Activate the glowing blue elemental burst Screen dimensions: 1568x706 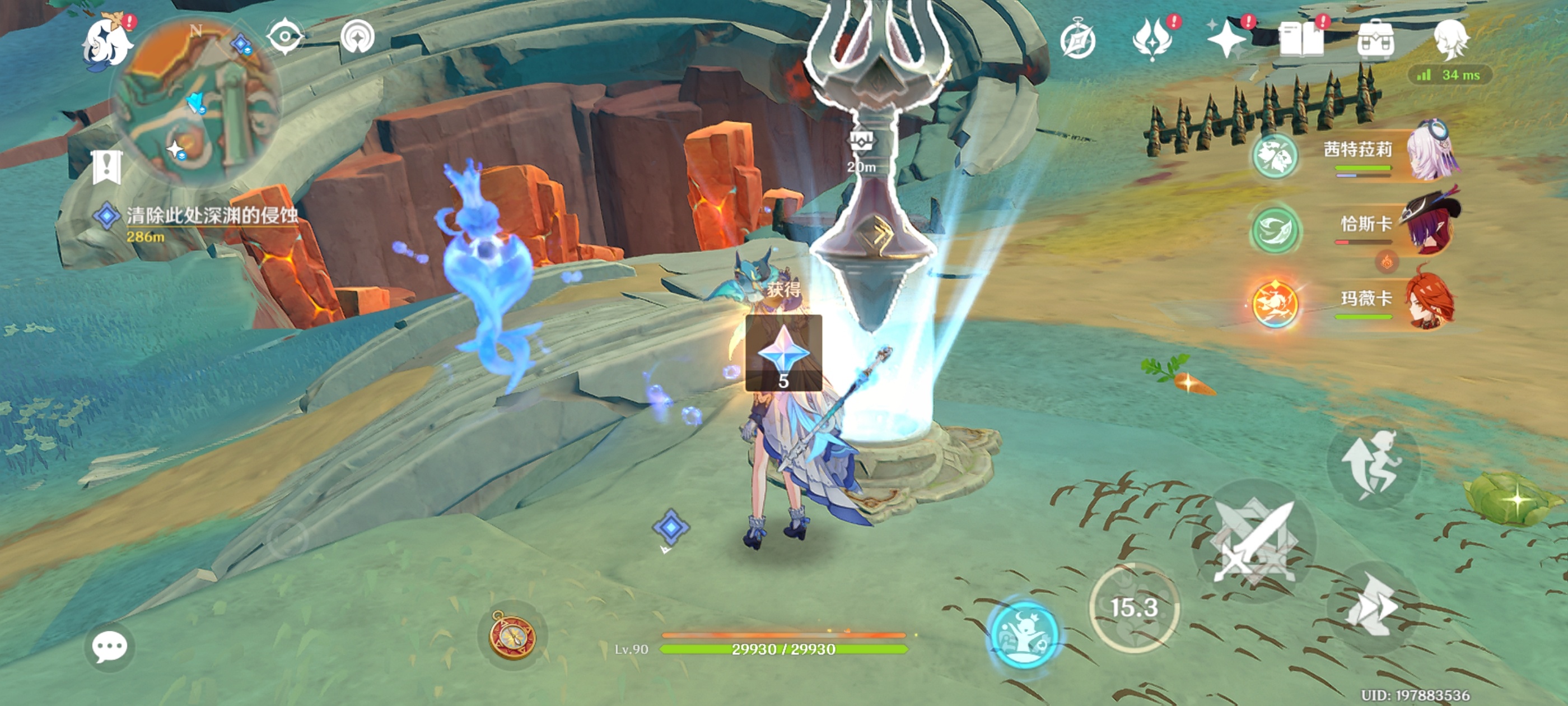coord(1025,634)
